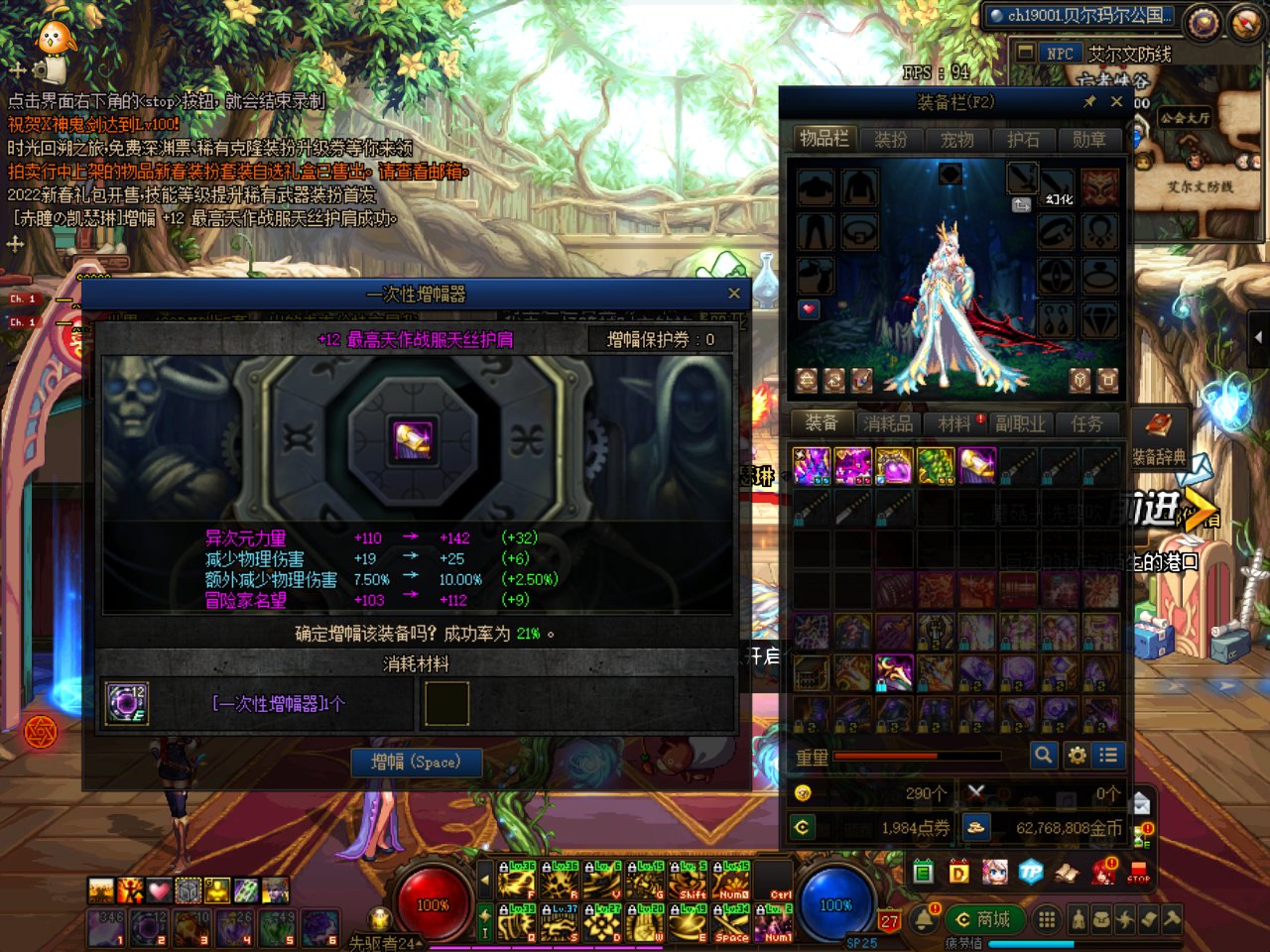Open the 商城 cash shop
Screen dimensions: 1270x952
coord(983,919)
